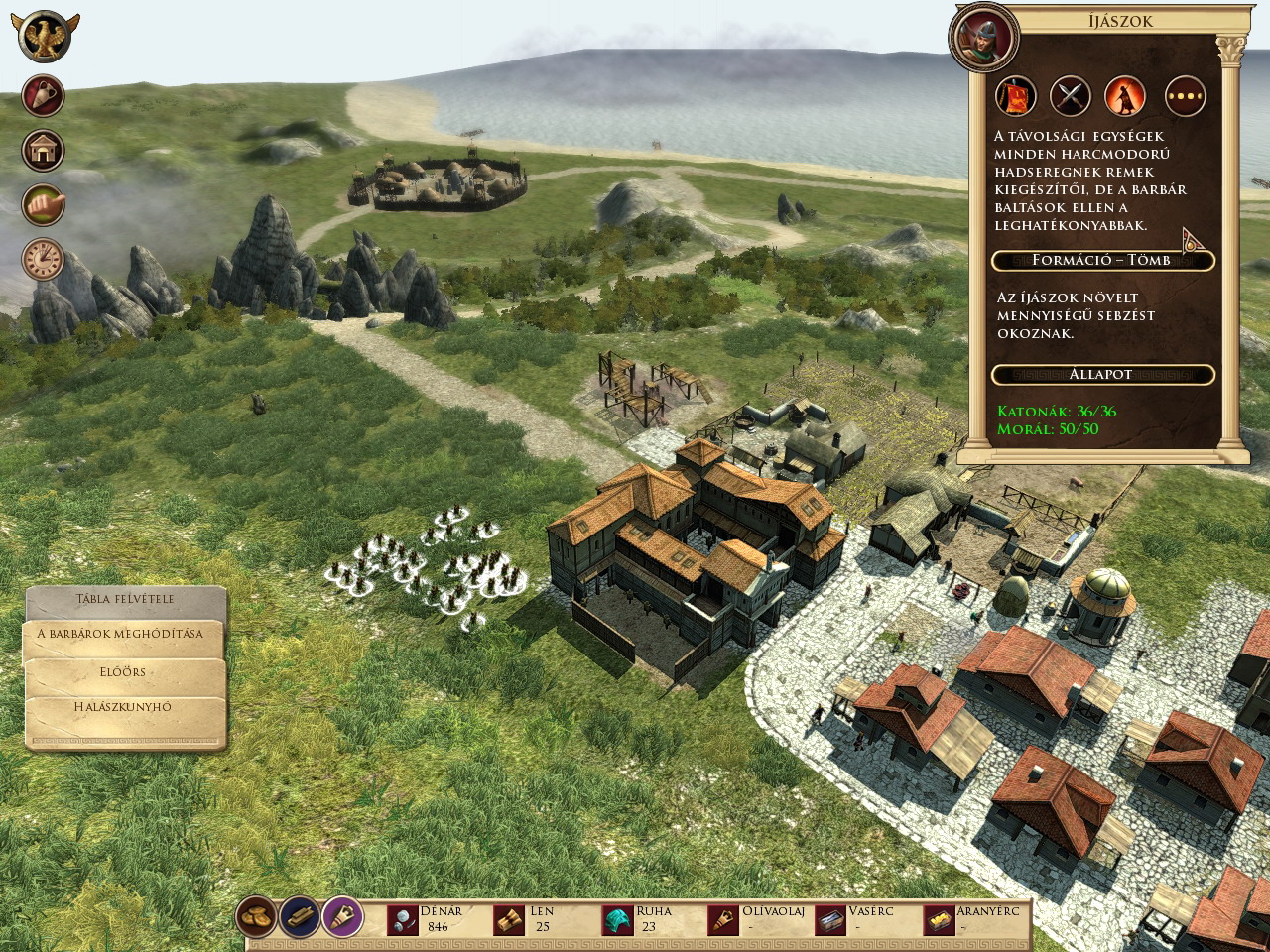The image size is (1270, 952).
Task: Open the three-dots more options button
Action: click(x=1185, y=96)
